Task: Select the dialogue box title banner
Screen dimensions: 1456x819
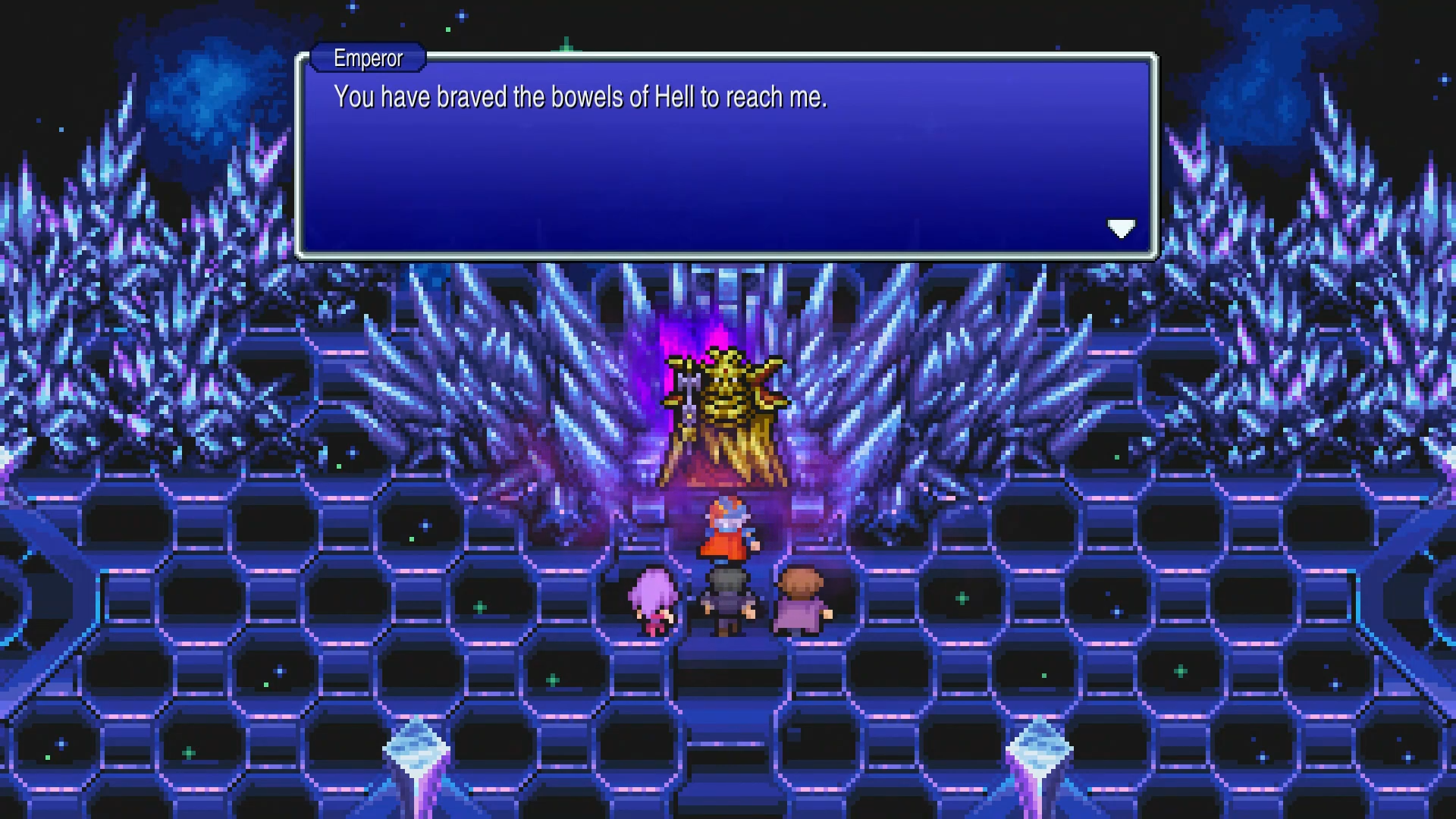Action: [x=367, y=58]
